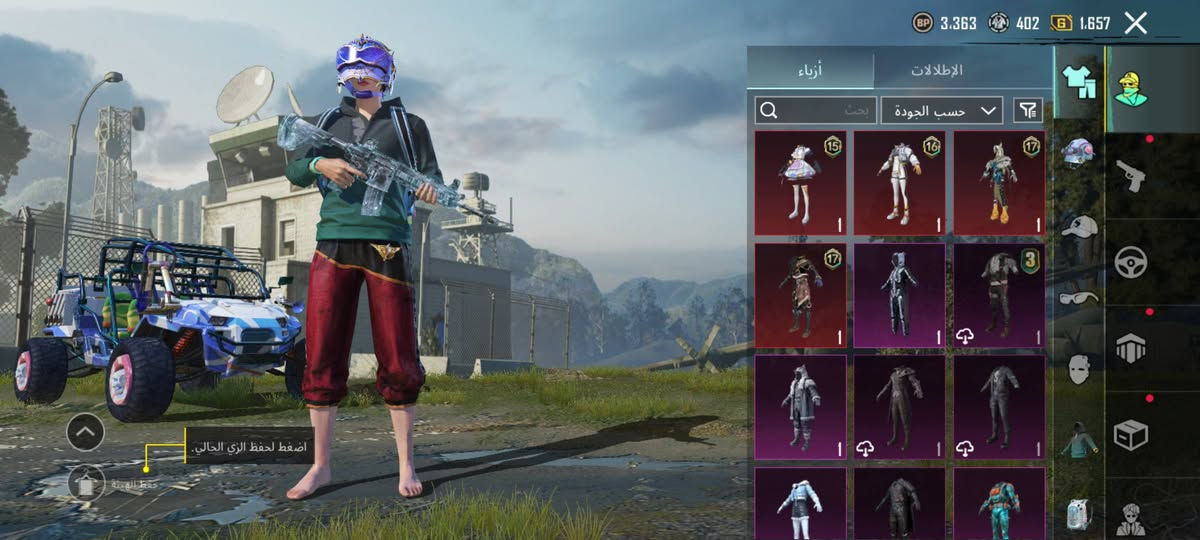Select the black skeleton suit outfit

tap(899, 295)
